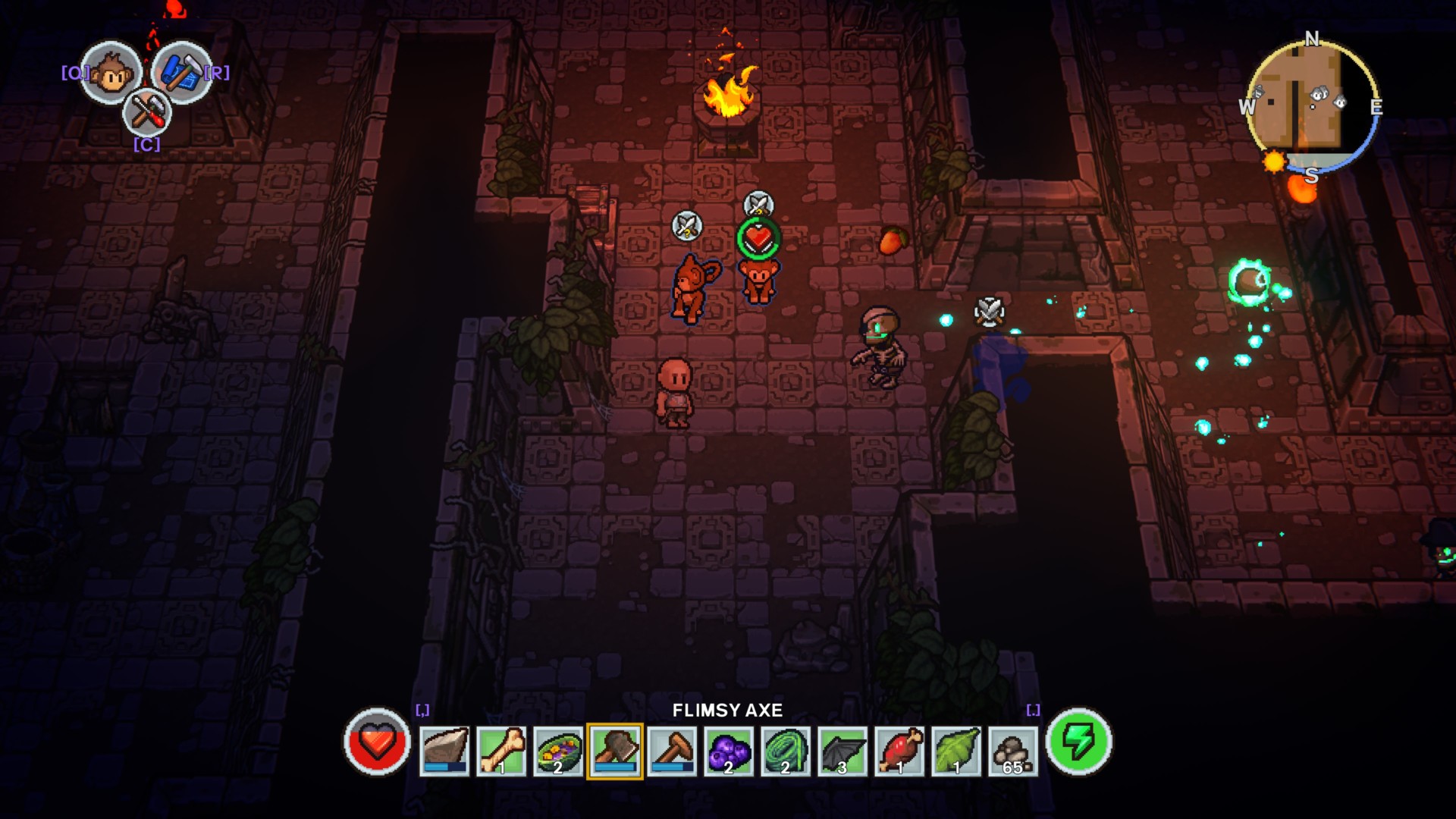1456x819 pixels.
Task: Select the purple berries slot
Action: (729, 751)
